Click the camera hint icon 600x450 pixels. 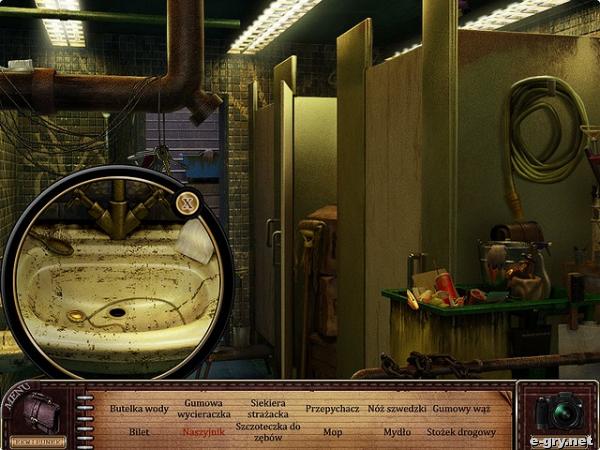coord(556,410)
